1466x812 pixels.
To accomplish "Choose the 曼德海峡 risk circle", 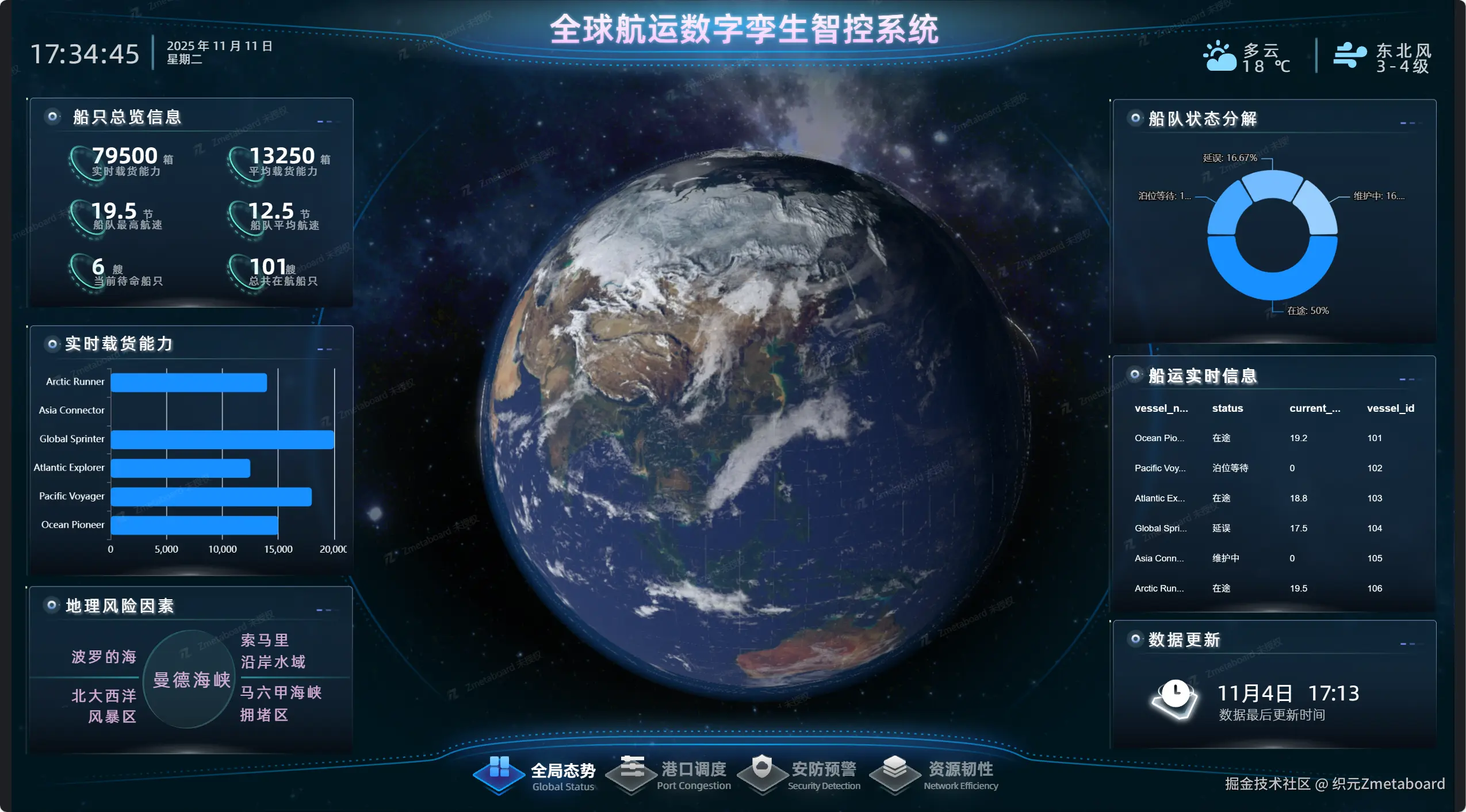I will pos(191,680).
